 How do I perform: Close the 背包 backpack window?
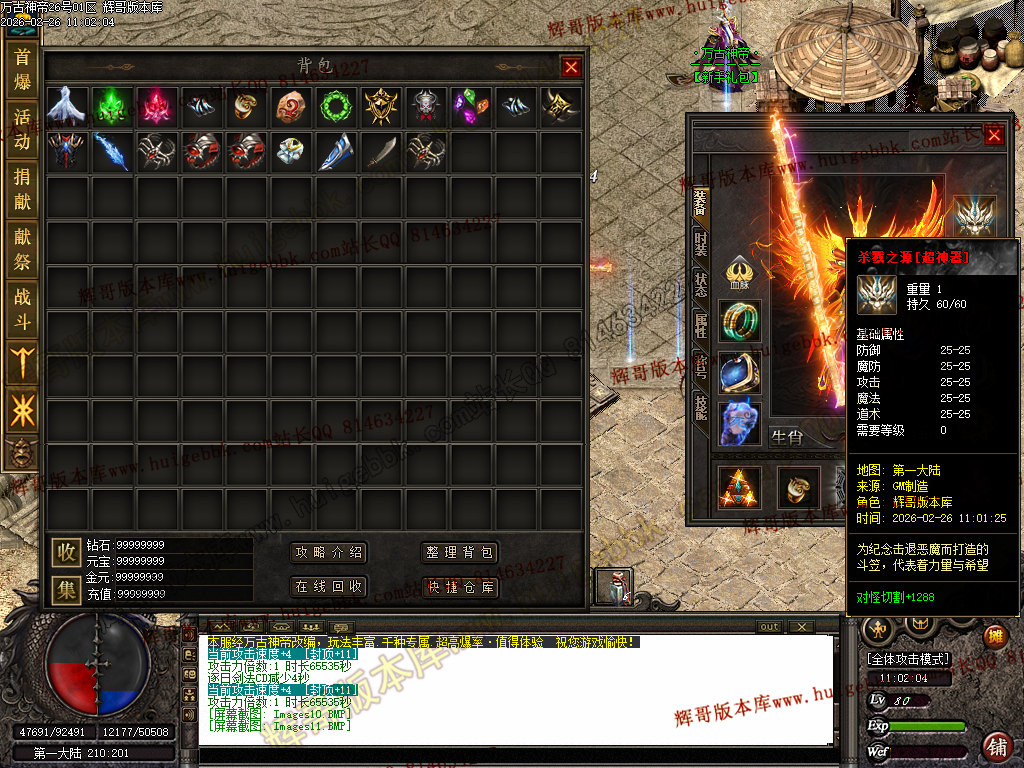pyautogui.click(x=571, y=67)
